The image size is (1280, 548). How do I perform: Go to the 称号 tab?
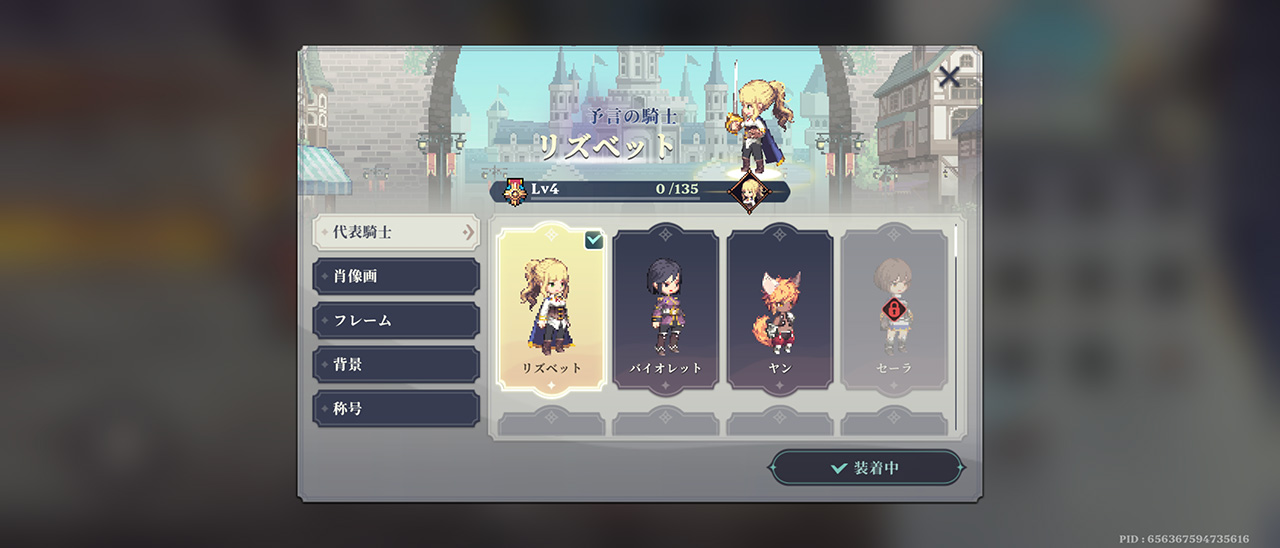pos(395,408)
